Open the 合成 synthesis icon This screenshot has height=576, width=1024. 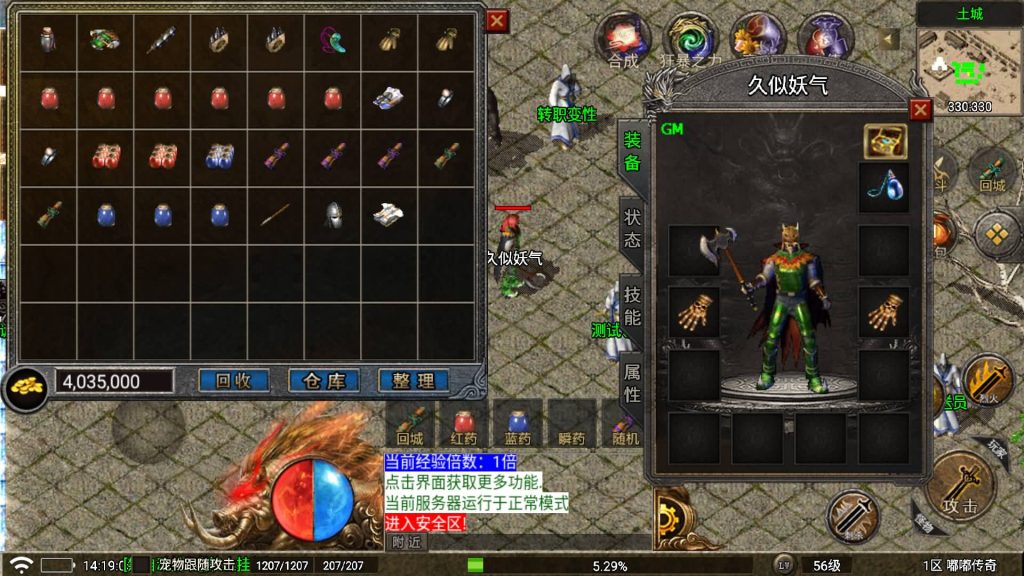coord(622,37)
